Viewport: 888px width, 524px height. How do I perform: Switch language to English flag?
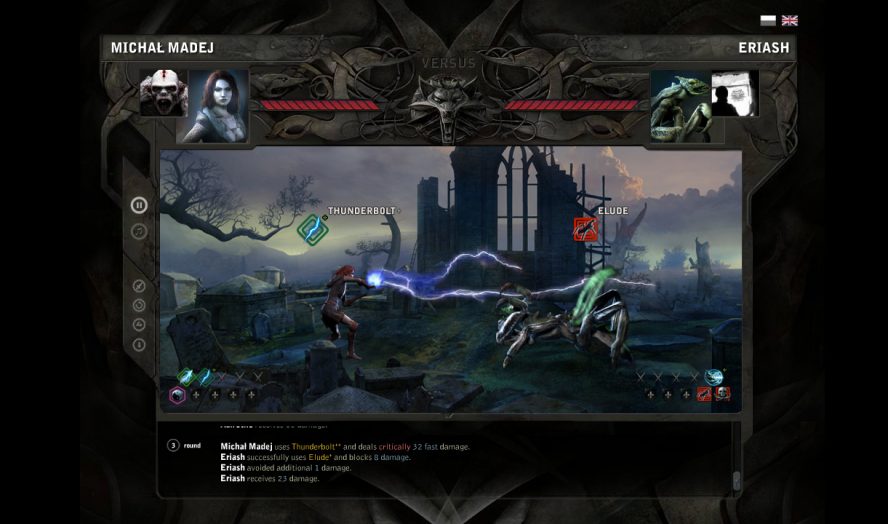(x=790, y=20)
